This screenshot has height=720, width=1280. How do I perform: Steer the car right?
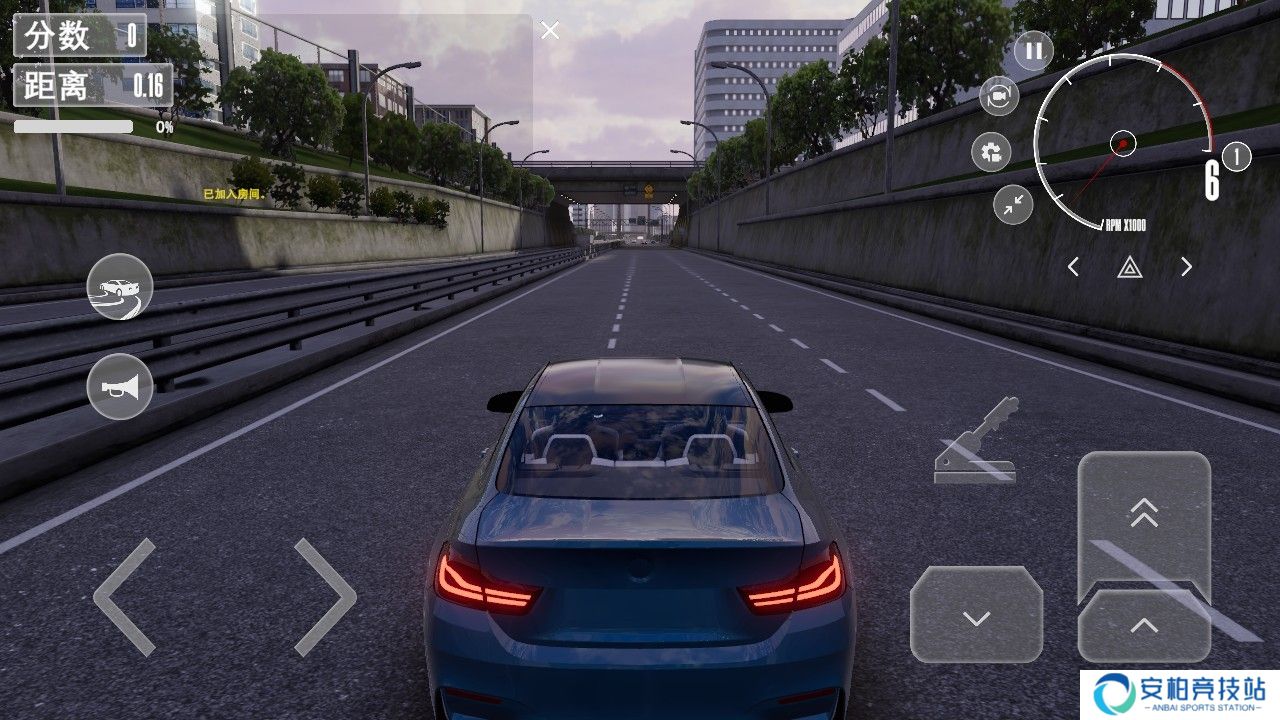click(x=325, y=597)
